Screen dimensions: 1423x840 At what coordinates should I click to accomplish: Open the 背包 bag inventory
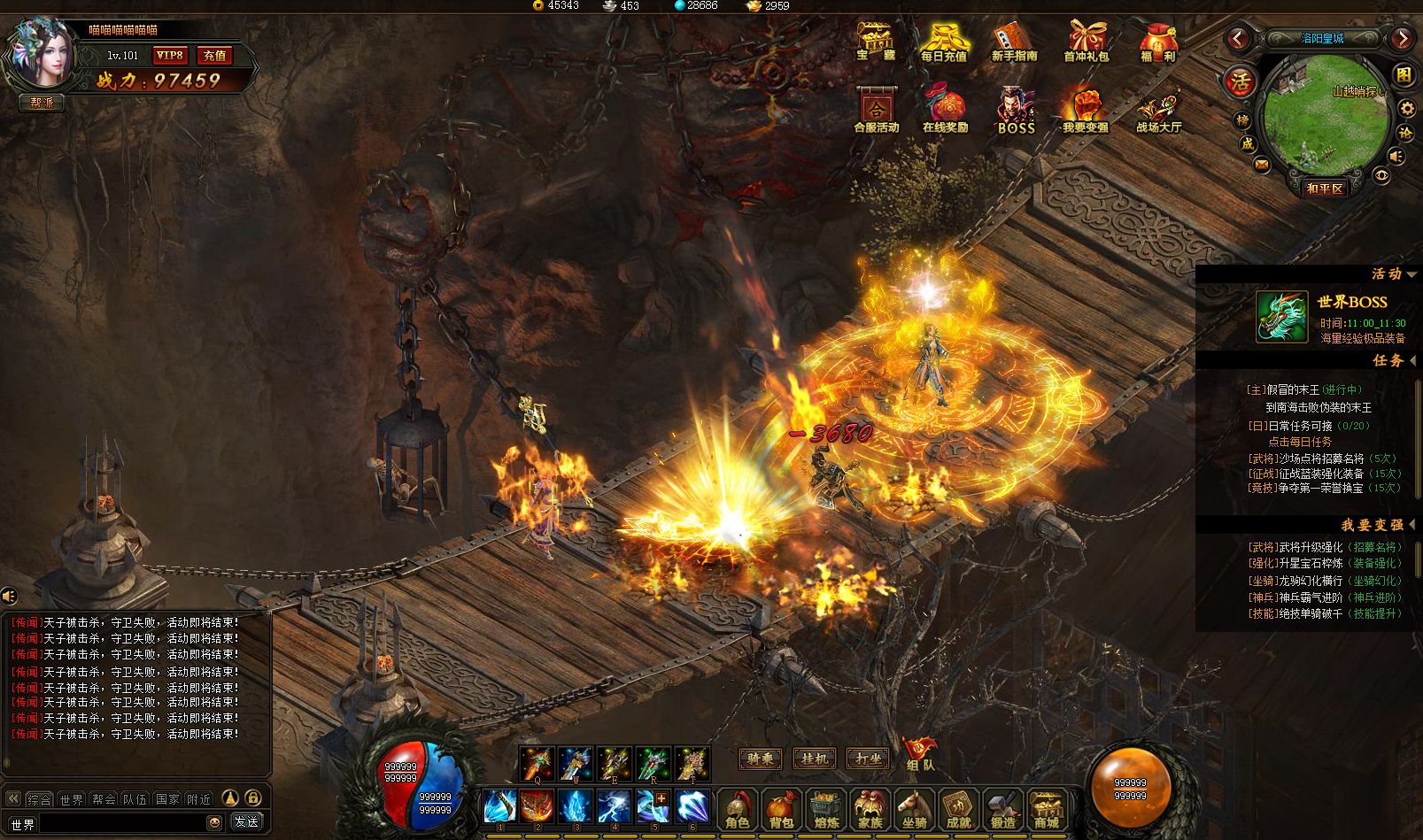coord(781,810)
